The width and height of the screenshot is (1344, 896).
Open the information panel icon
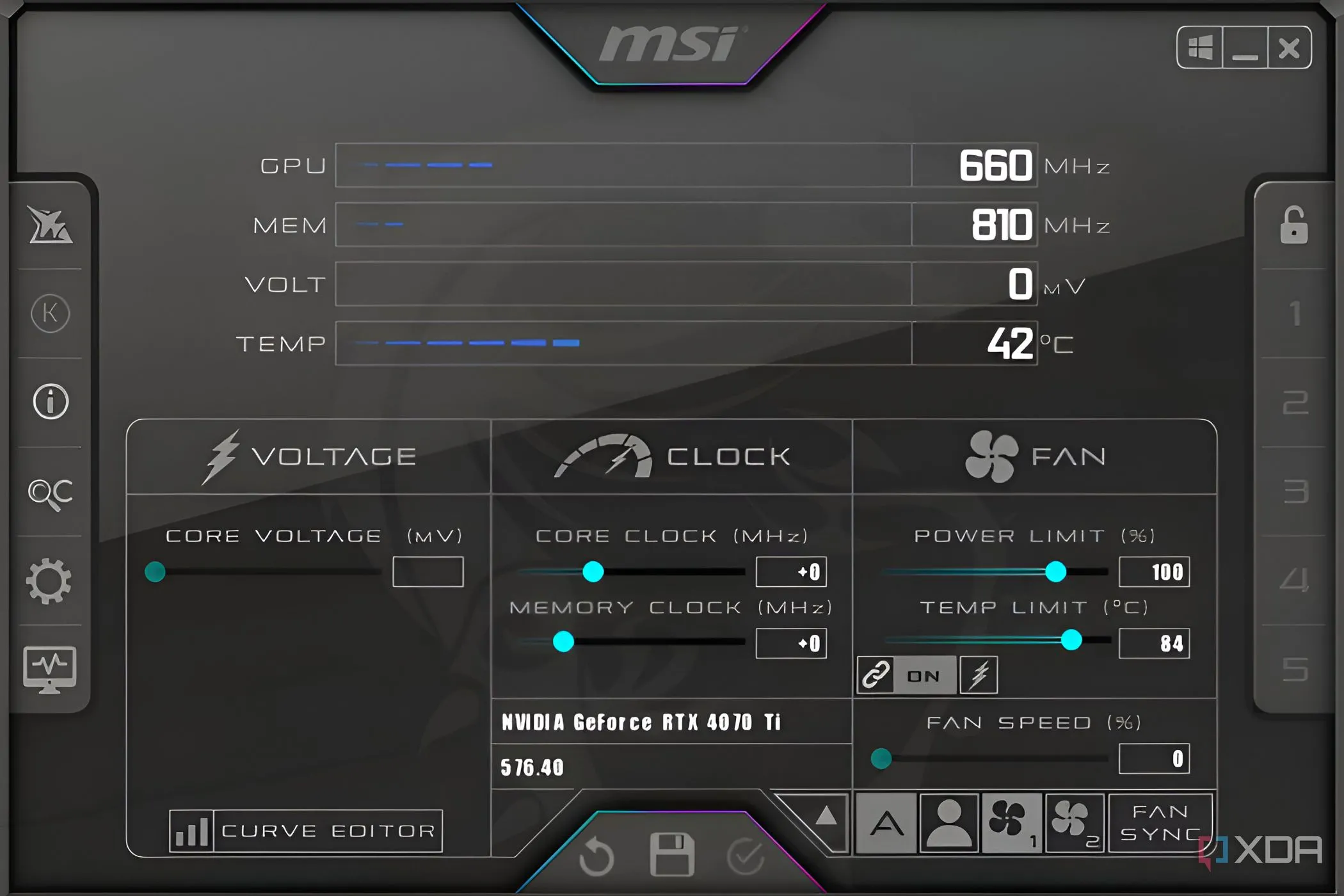pos(51,401)
